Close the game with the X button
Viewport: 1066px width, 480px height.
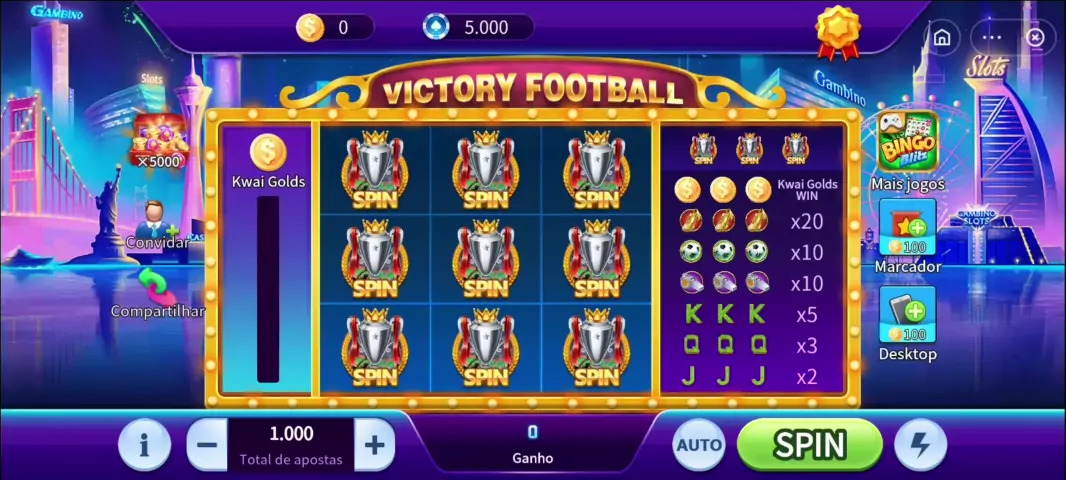point(1035,37)
